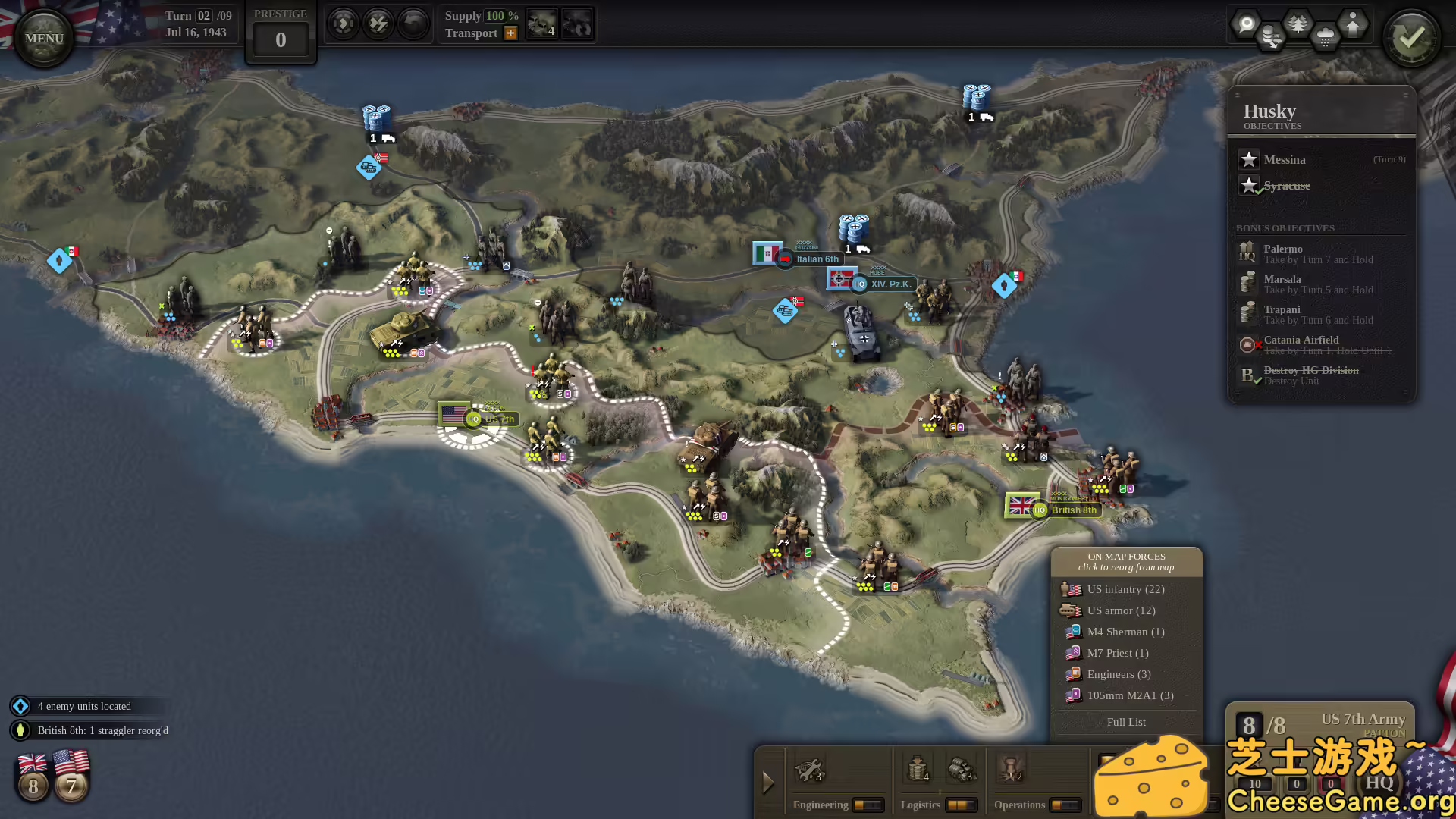Activate the Engineering wrench ability
The height and width of the screenshot is (819, 1456).
click(x=809, y=770)
